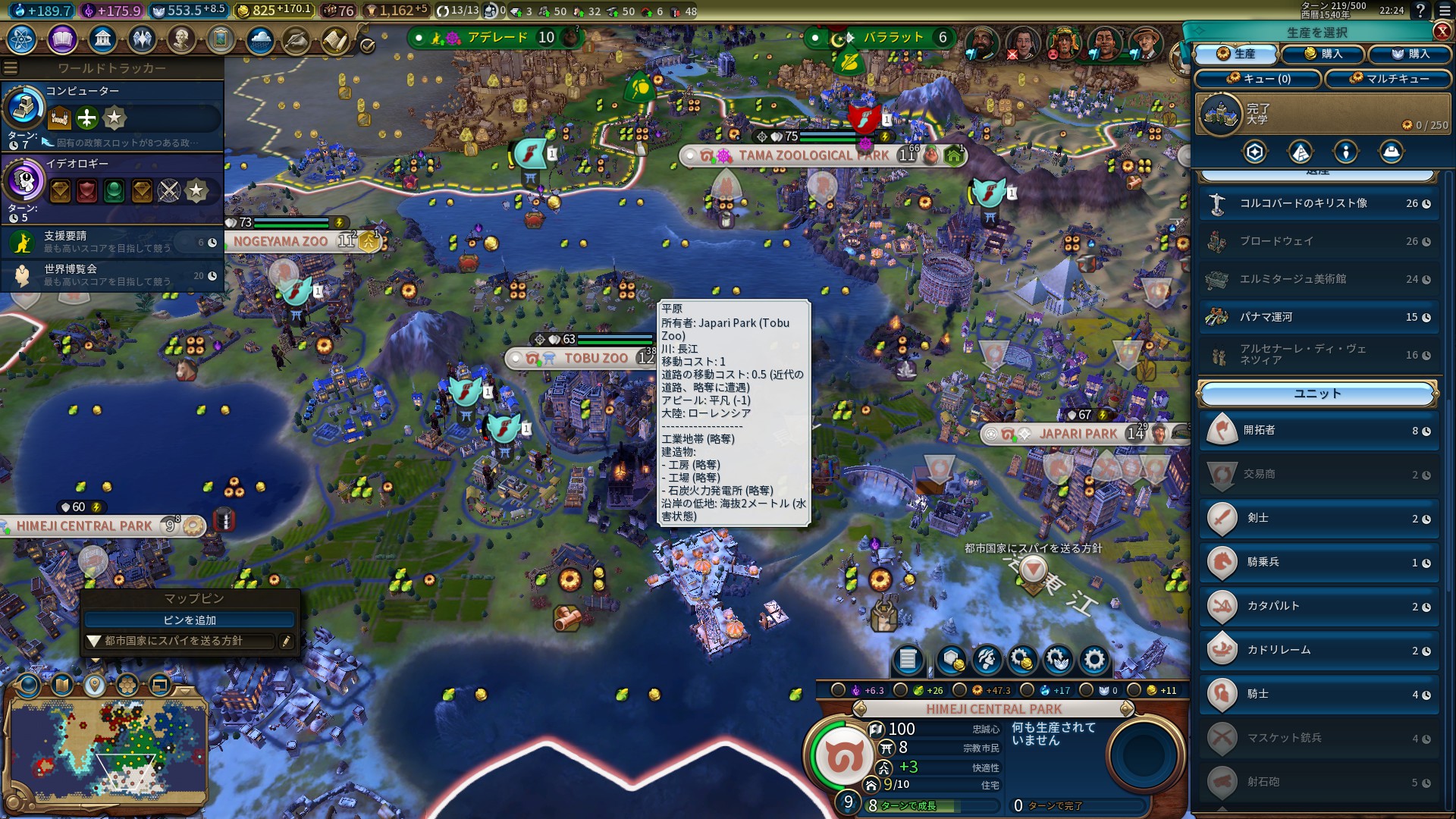Open the civics tree book icon
This screenshot has width=1456, height=819.
(62, 39)
